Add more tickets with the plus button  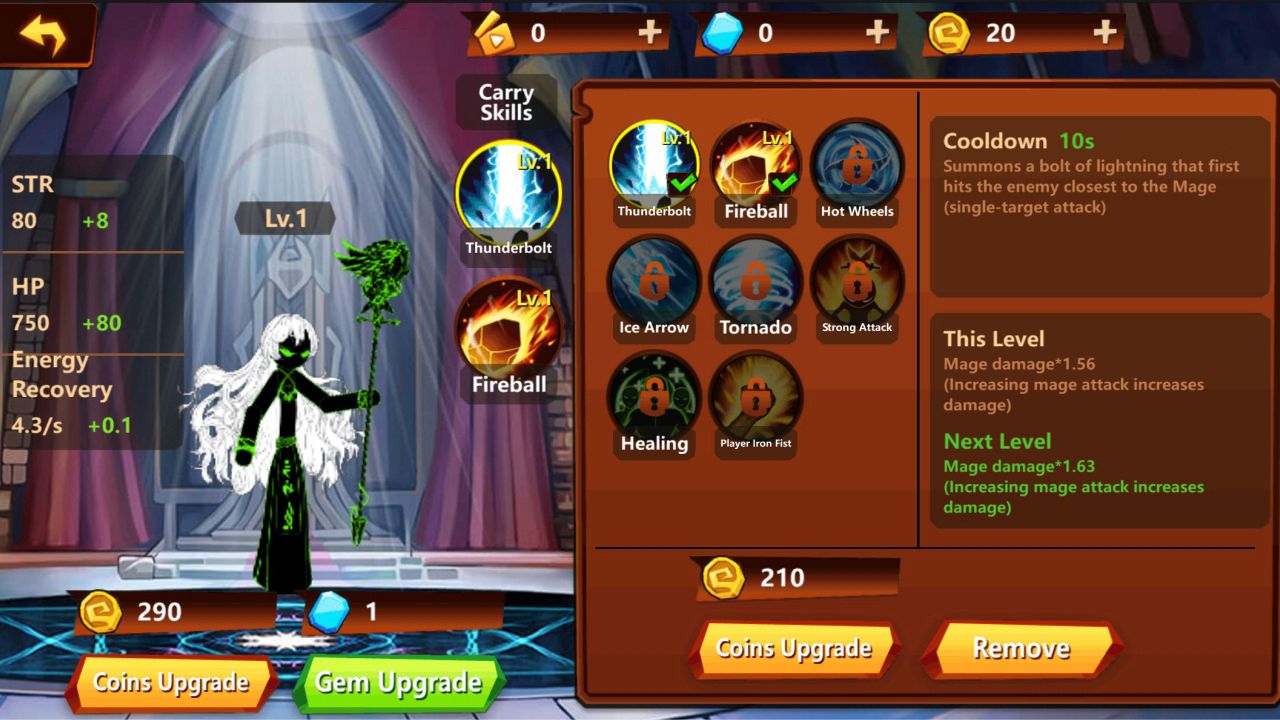click(x=650, y=33)
